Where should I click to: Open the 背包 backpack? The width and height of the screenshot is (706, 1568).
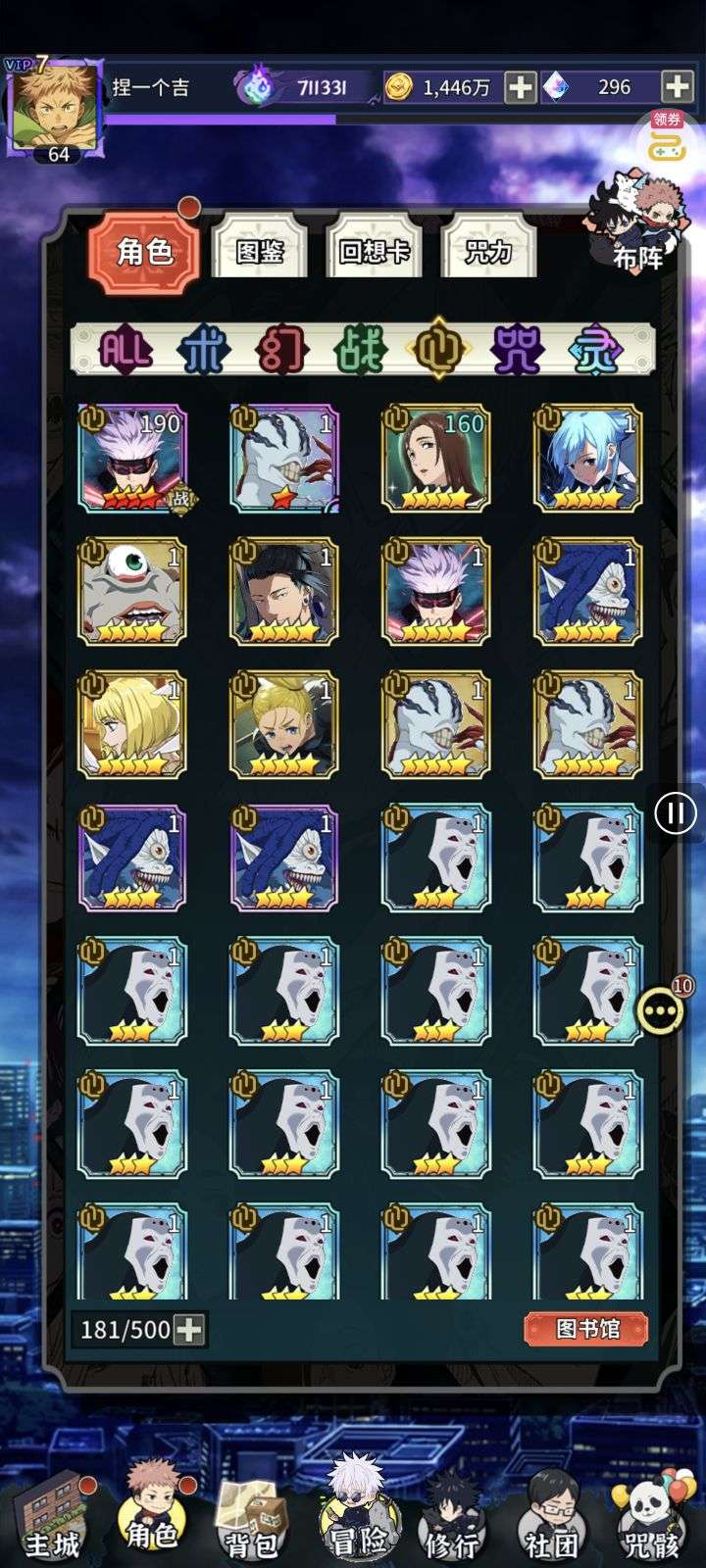(x=251, y=1519)
